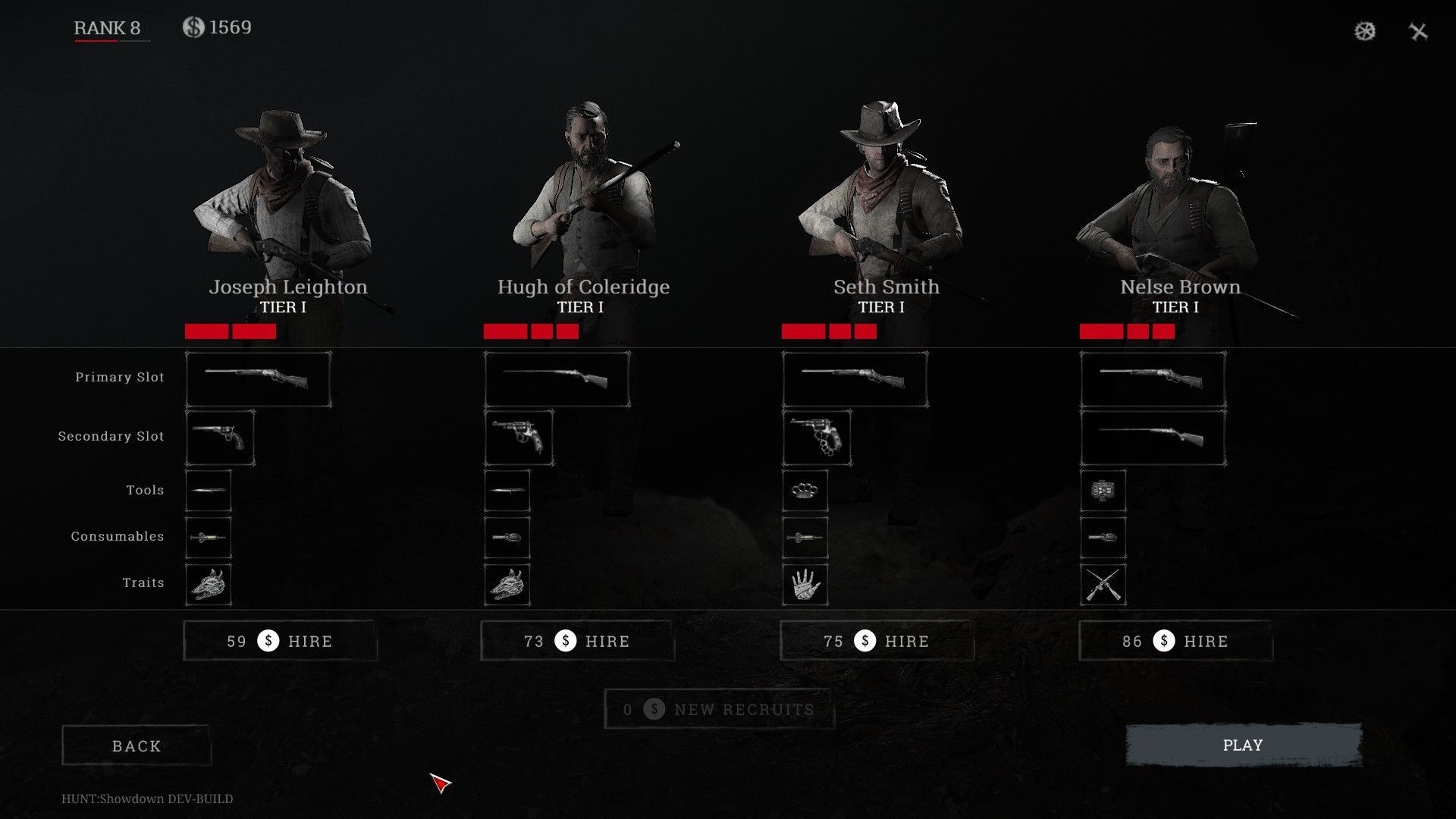Hire Joseph Leighton for 59 dollars
Screen dimensions: 1456x819
click(x=280, y=642)
